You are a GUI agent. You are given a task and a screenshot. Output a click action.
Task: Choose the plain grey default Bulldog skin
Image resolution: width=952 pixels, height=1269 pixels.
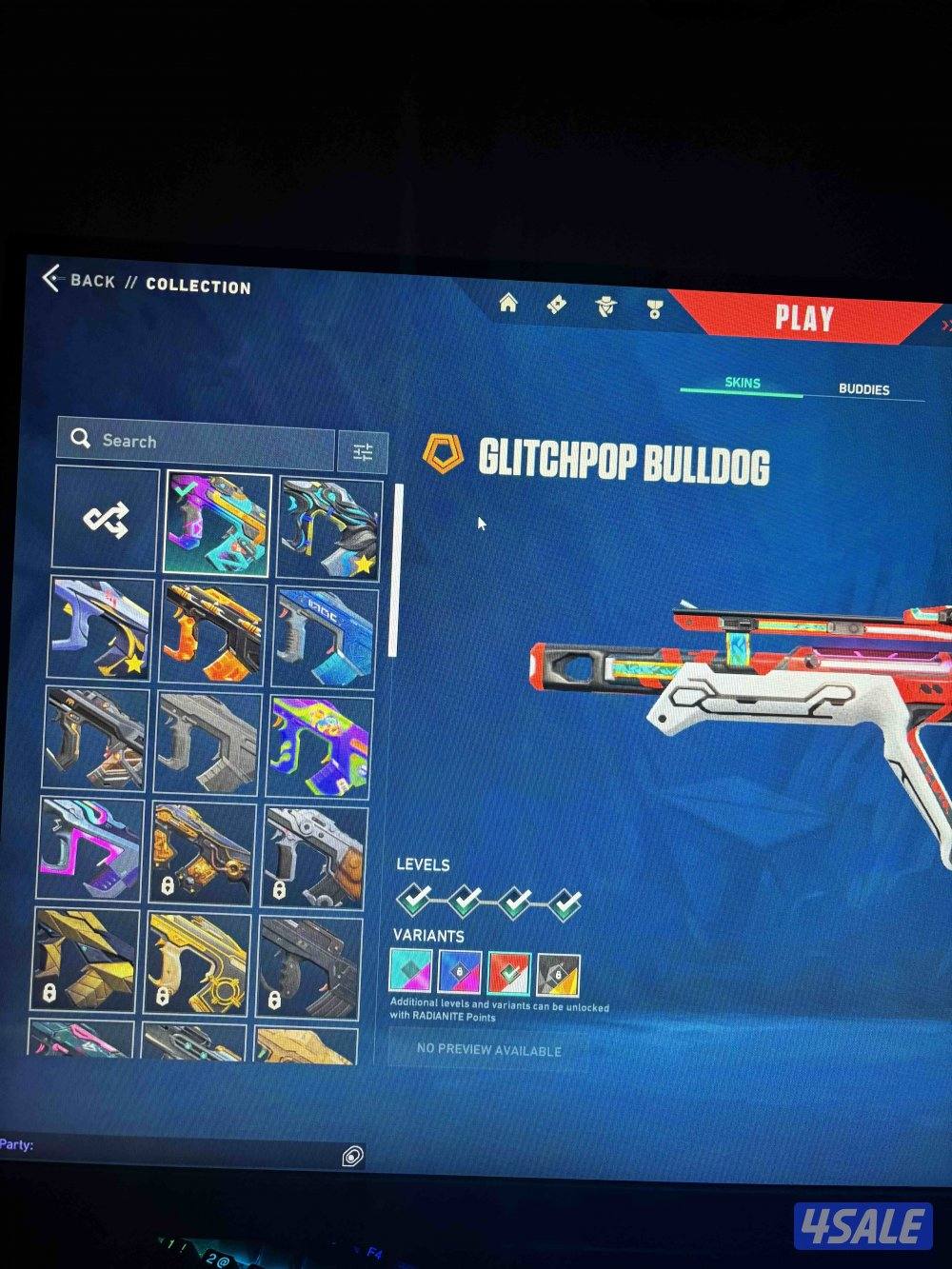(x=207, y=744)
